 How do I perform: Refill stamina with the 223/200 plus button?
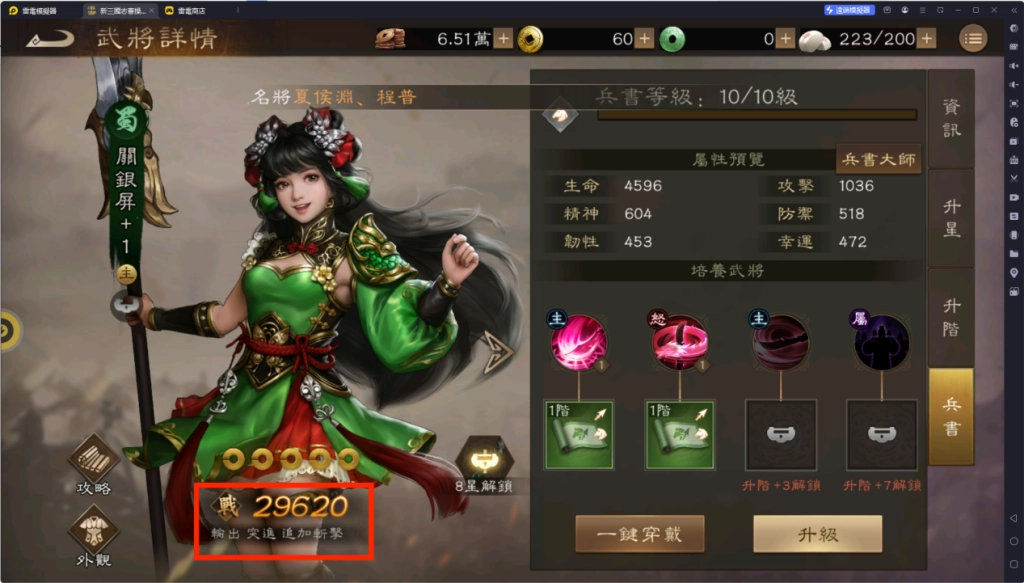coord(927,39)
